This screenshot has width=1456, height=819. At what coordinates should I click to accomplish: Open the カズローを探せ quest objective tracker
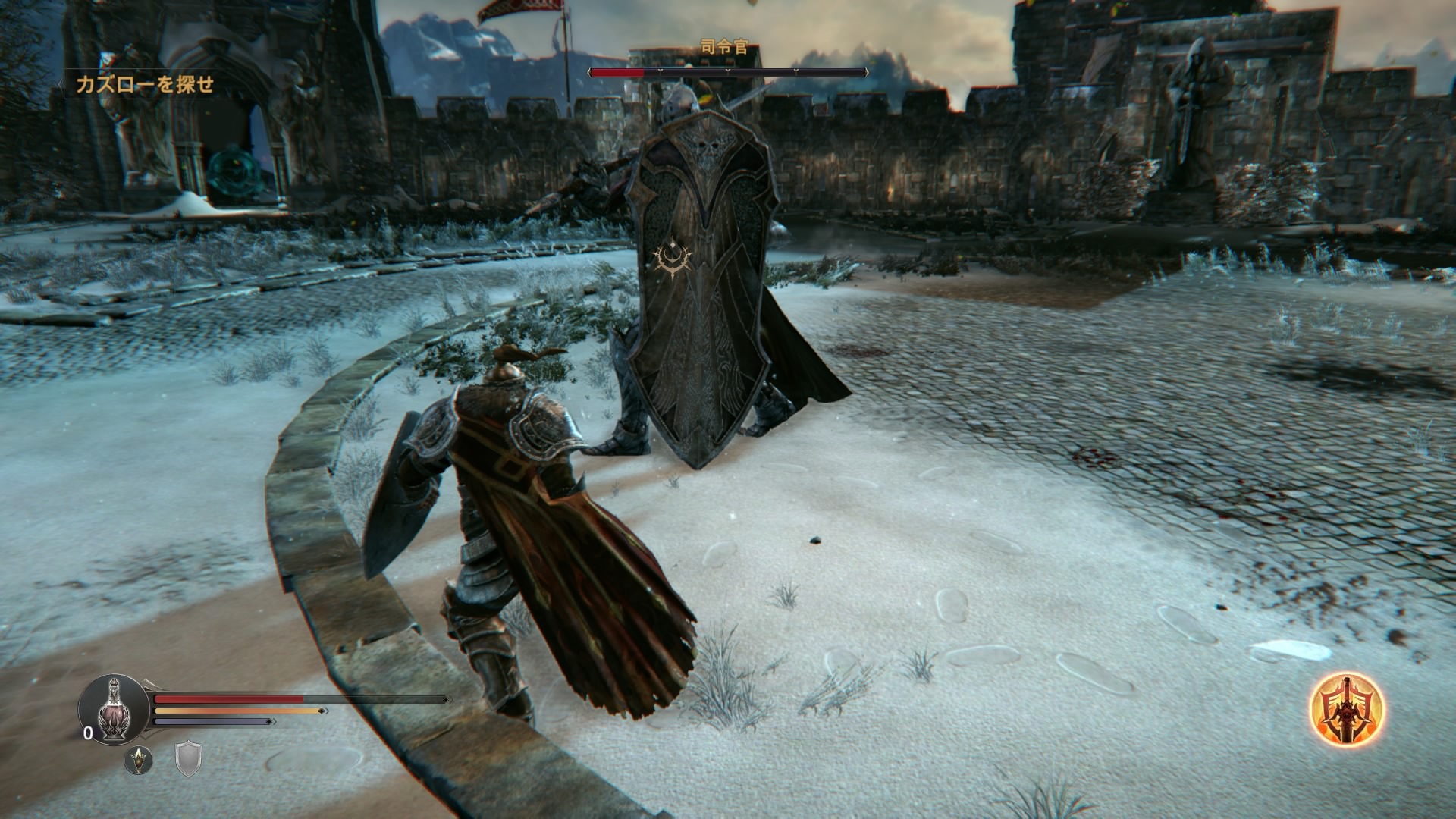[145, 85]
